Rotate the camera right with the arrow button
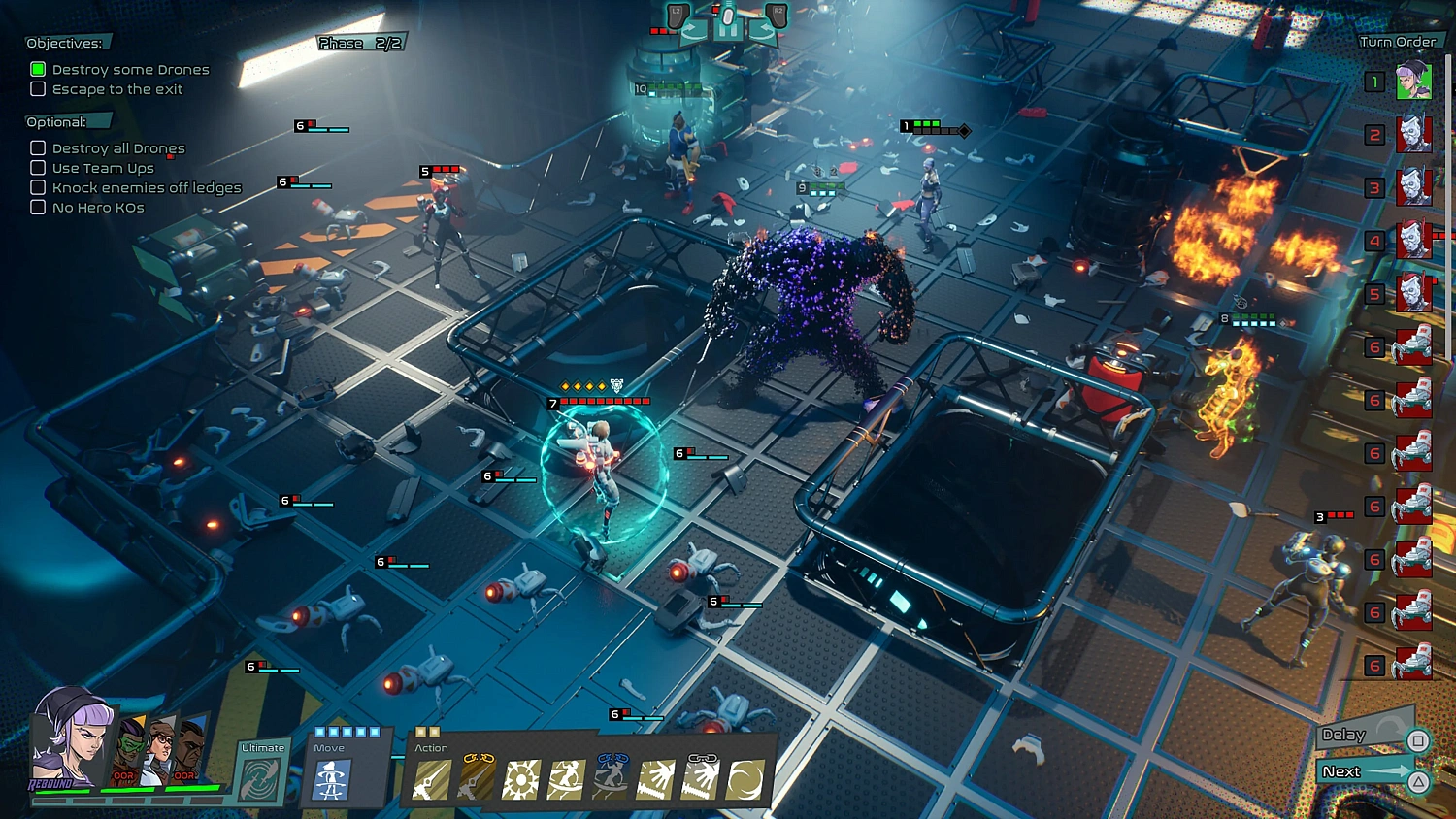Image resolution: width=1456 pixels, height=819 pixels. (x=762, y=31)
